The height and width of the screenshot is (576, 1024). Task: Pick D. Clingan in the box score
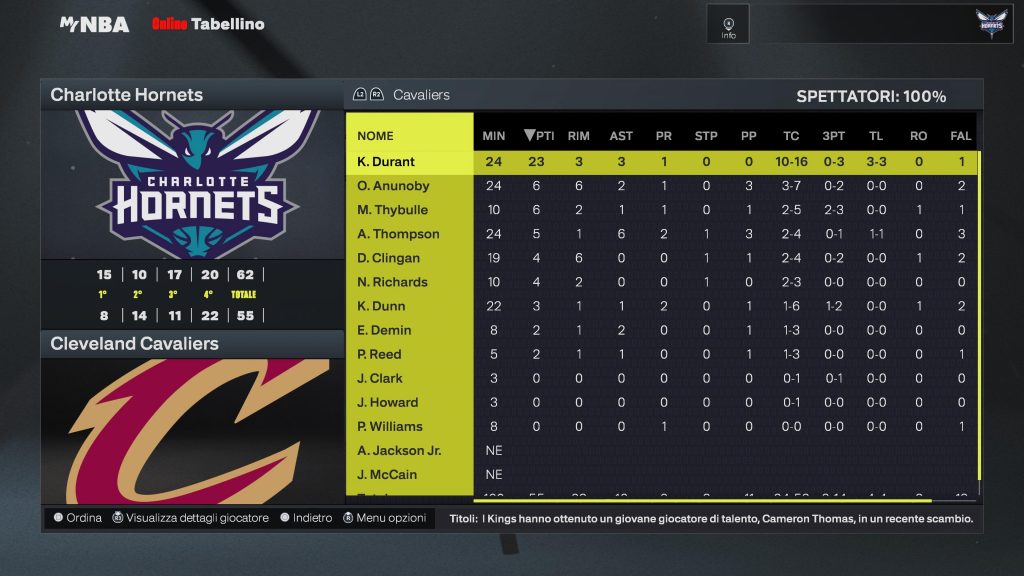click(x=390, y=258)
